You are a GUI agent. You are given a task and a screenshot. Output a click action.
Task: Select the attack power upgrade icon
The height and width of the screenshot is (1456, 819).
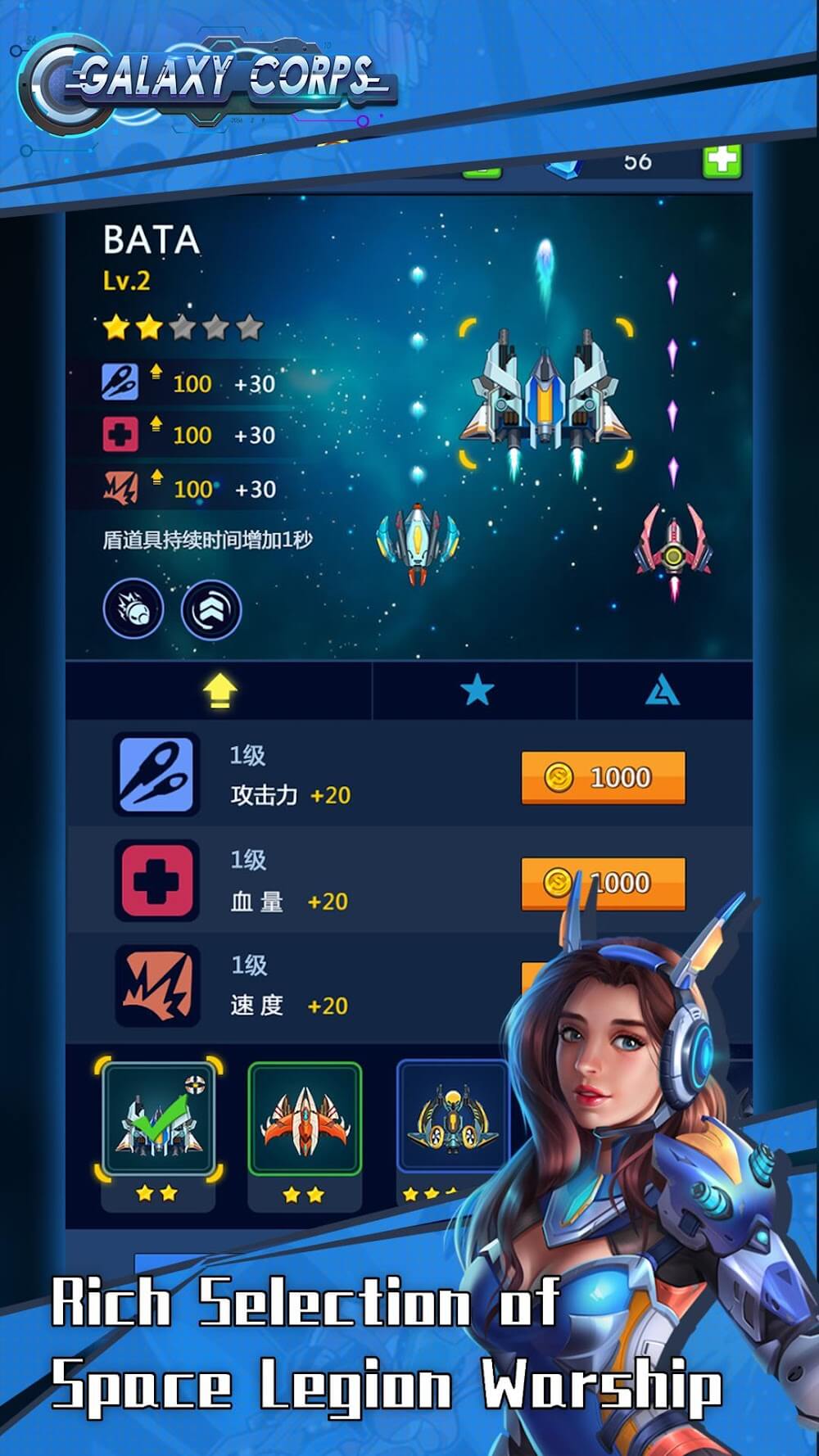tap(156, 775)
